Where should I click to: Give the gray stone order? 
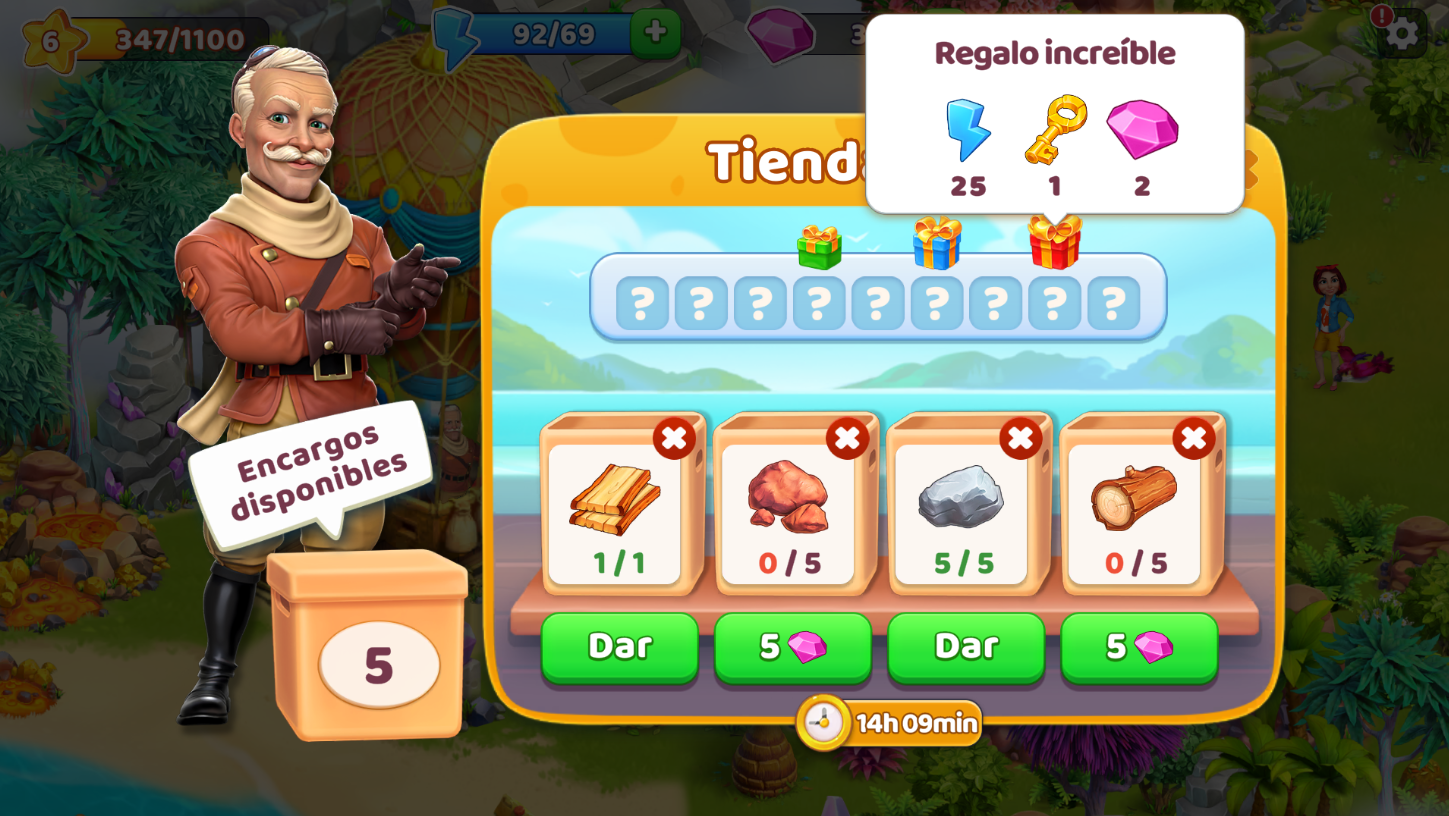click(x=965, y=646)
